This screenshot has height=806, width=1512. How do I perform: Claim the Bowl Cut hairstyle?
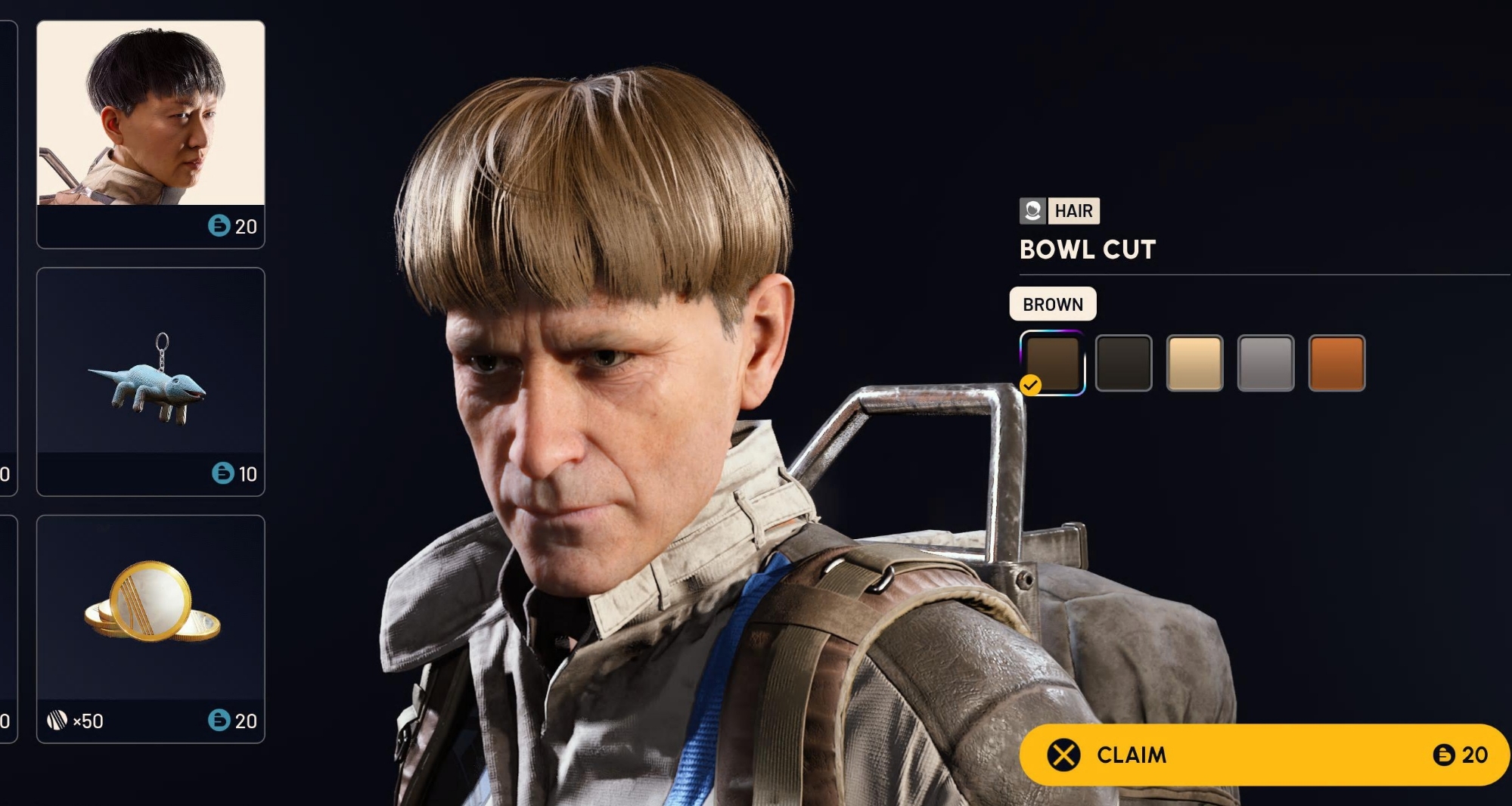pyautogui.click(x=1263, y=755)
